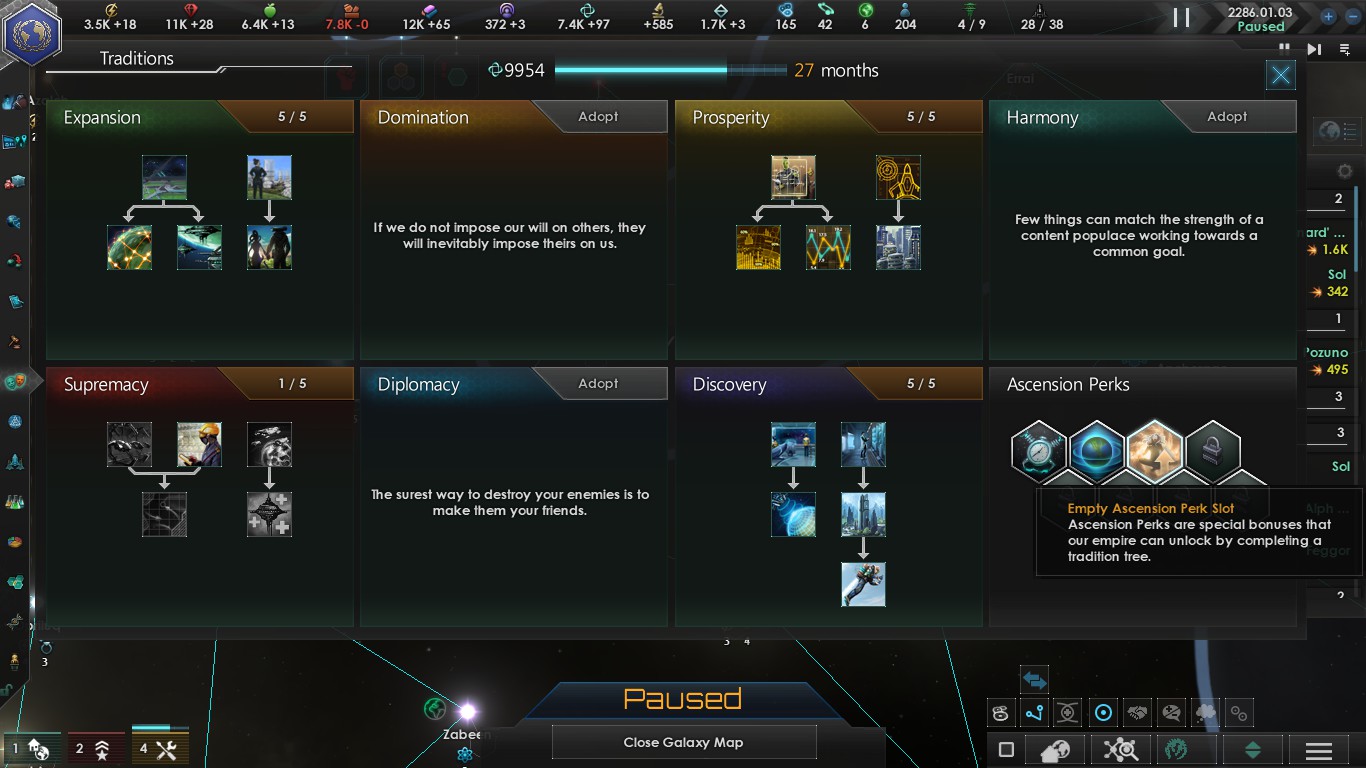Pick the rocket soldier Discovery tradition

[863, 584]
